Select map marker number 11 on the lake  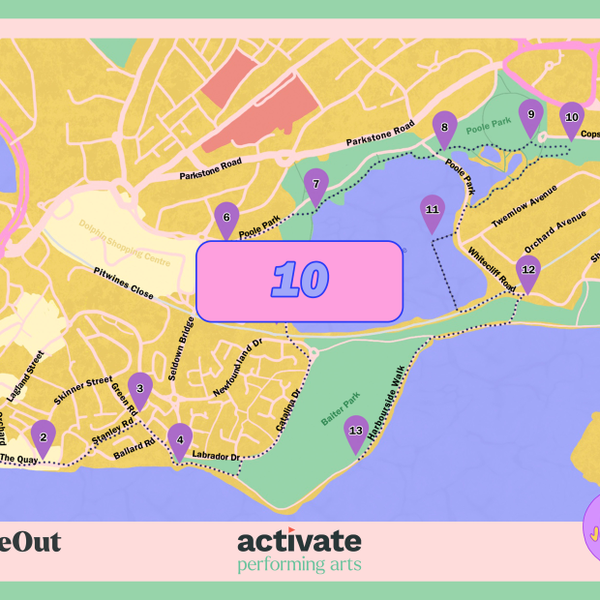click(x=432, y=210)
